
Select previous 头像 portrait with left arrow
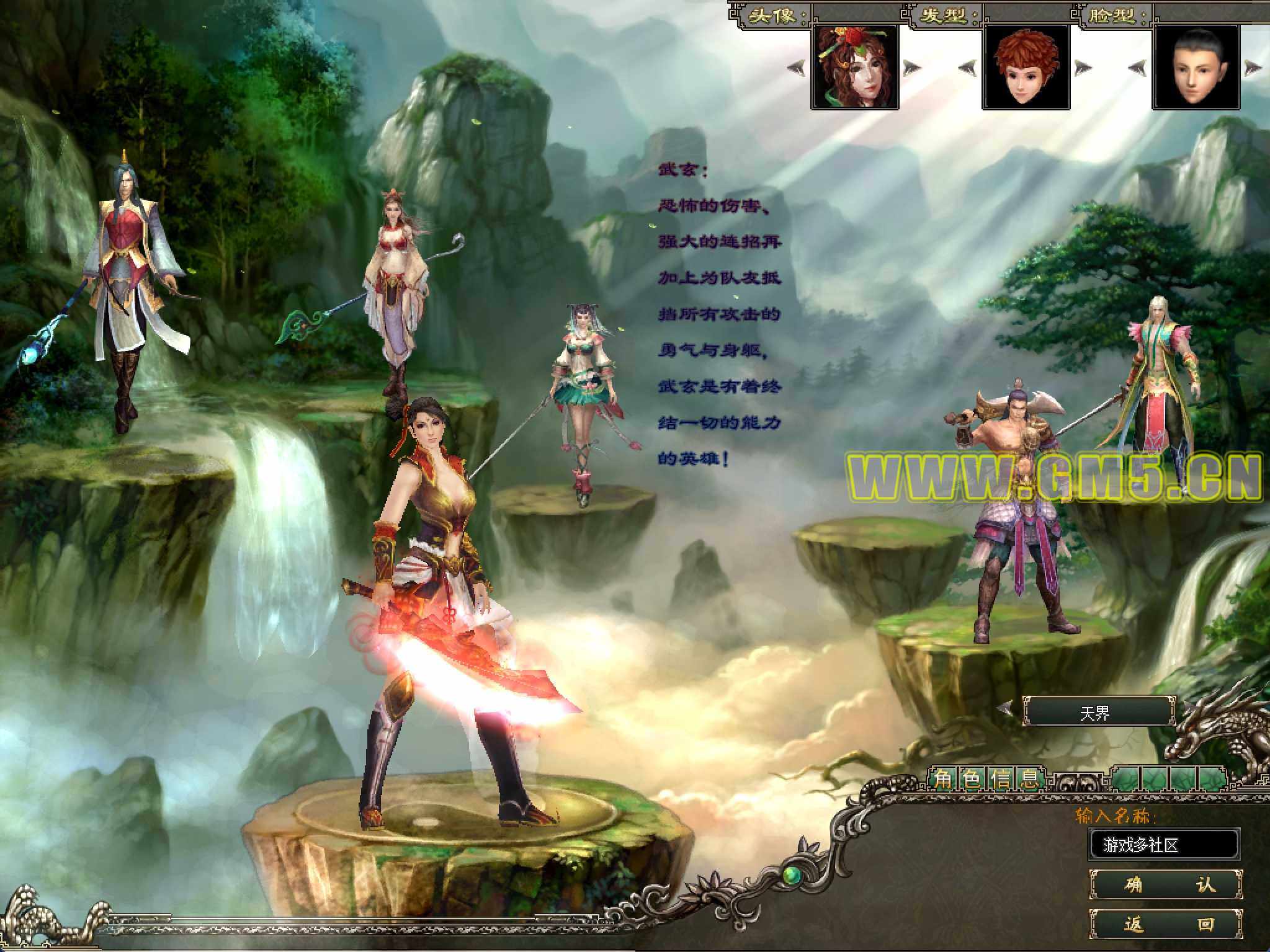click(x=797, y=67)
